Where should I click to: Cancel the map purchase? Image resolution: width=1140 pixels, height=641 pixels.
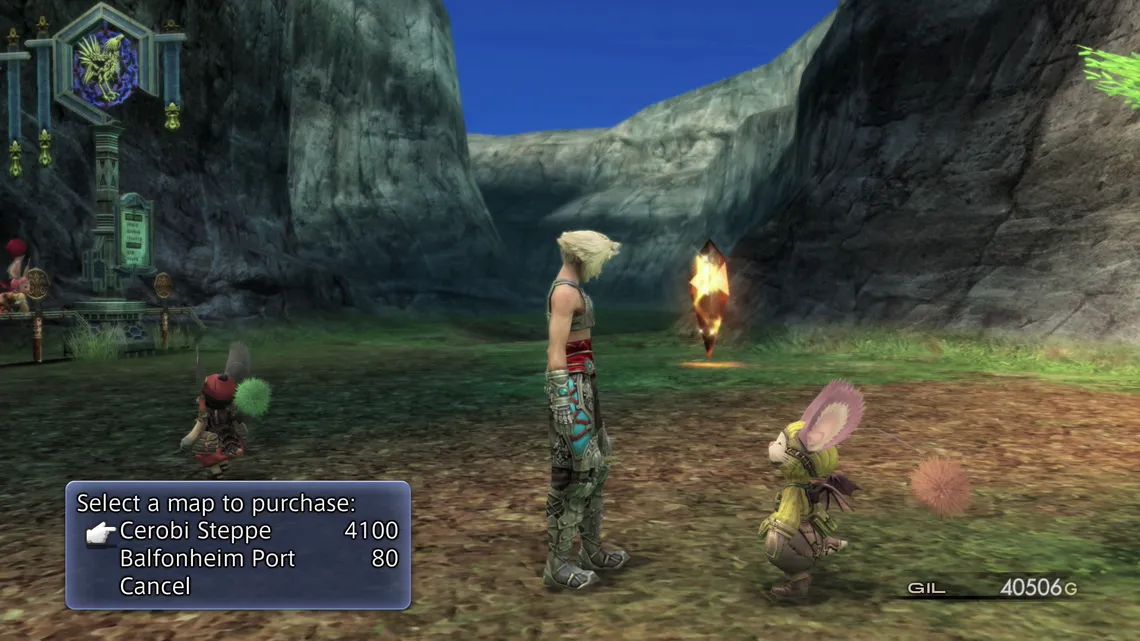155,586
